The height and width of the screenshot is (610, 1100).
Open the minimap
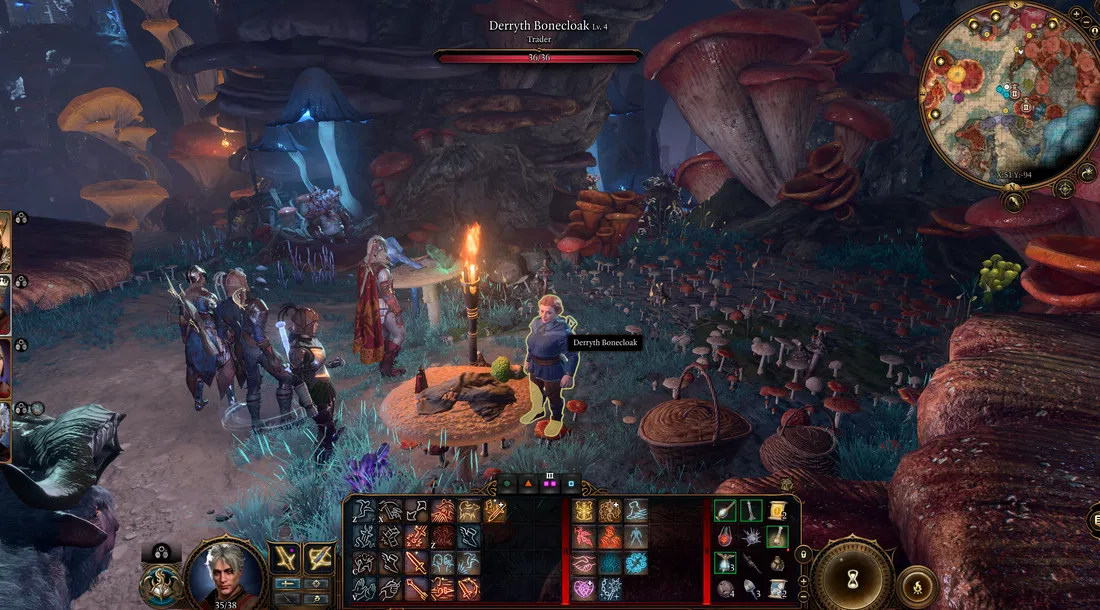point(1010,96)
